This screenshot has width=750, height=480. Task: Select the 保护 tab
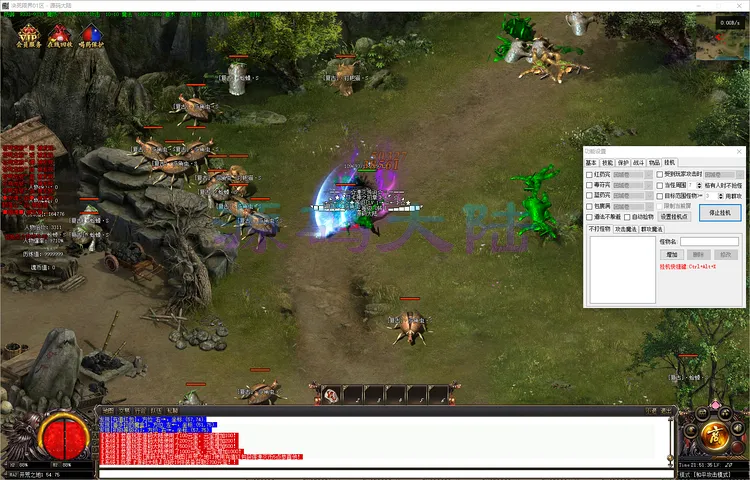[x=622, y=162]
